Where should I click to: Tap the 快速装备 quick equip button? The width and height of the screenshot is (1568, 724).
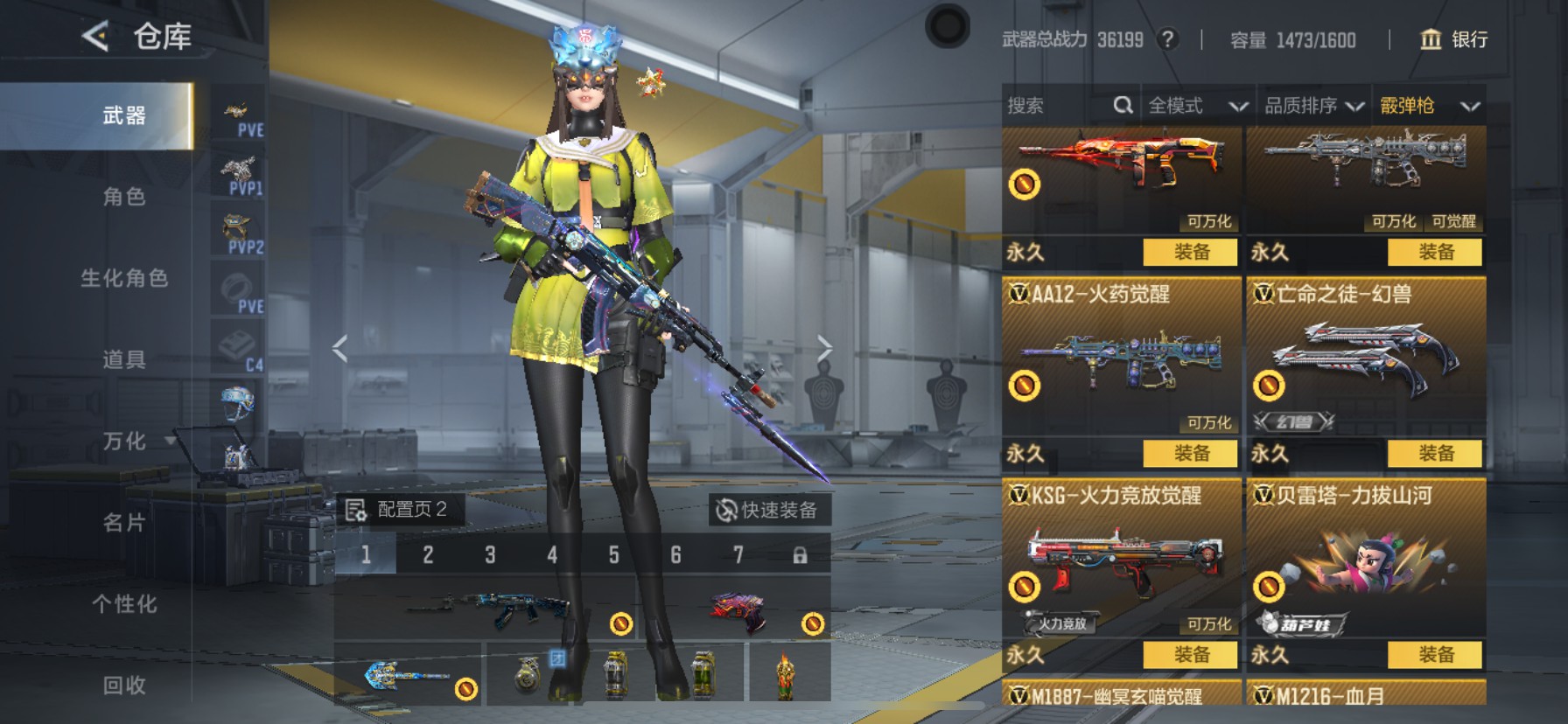click(767, 510)
